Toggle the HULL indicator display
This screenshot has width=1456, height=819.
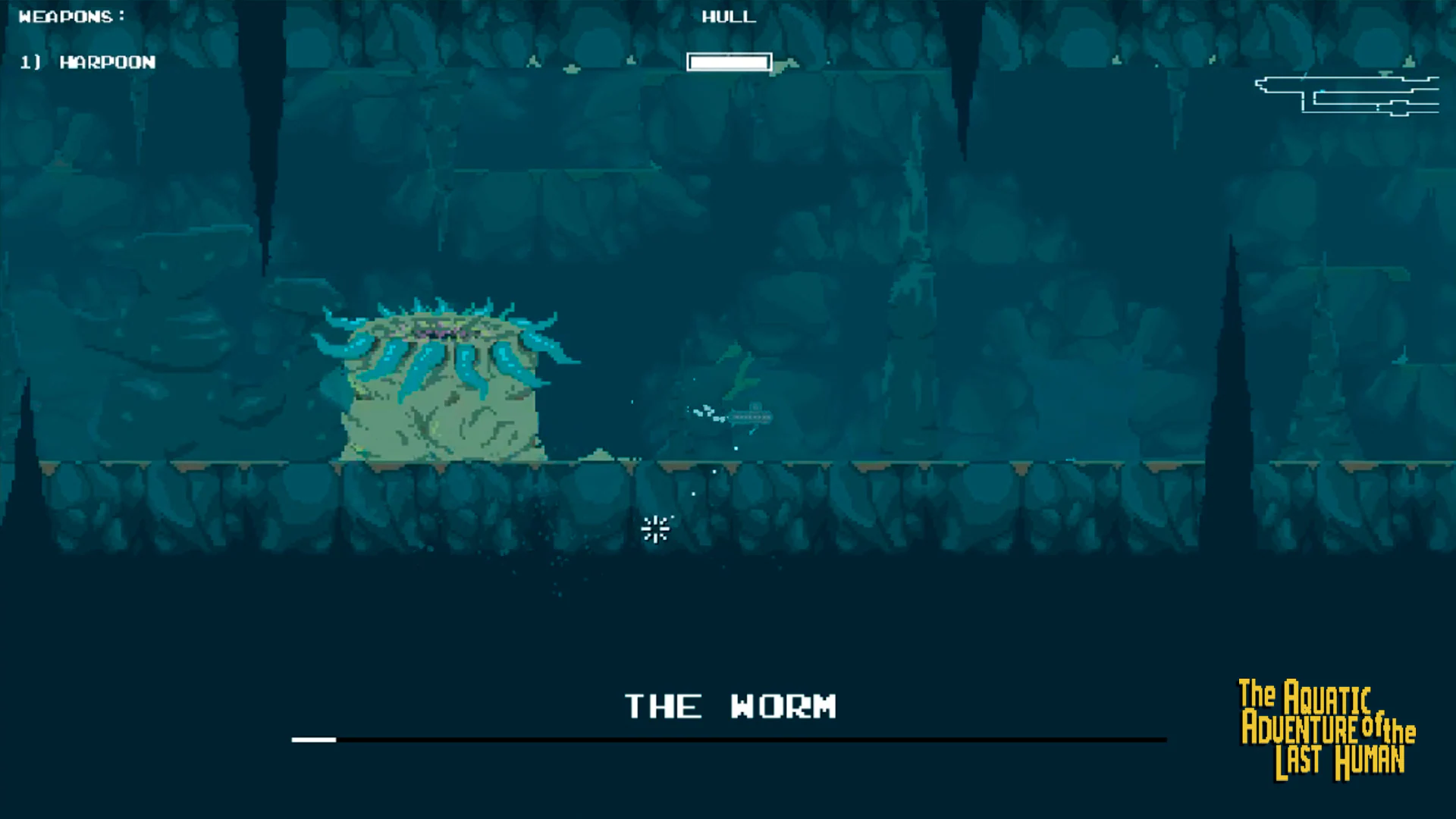(x=728, y=17)
